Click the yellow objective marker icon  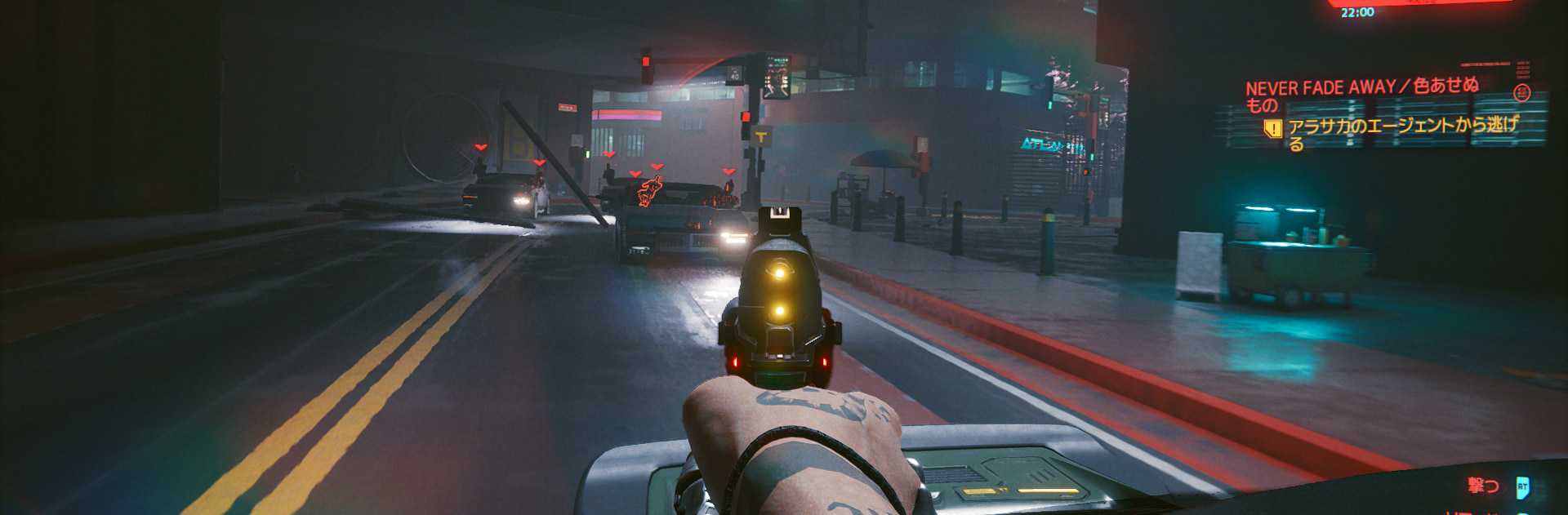click(x=1272, y=129)
